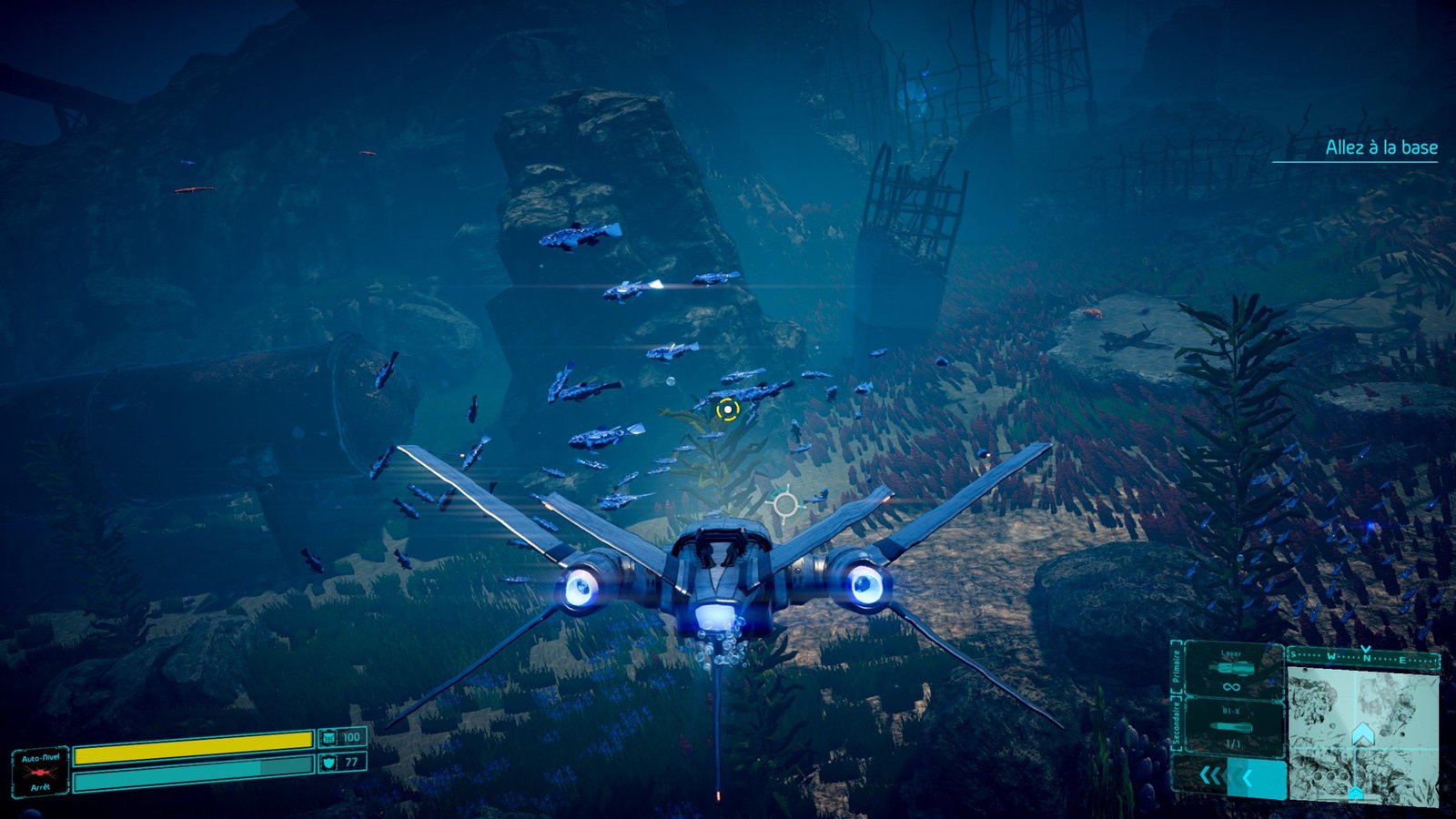
Task: Select the secondary B1-X torpedo slot
Action: tap(1231, 727)
